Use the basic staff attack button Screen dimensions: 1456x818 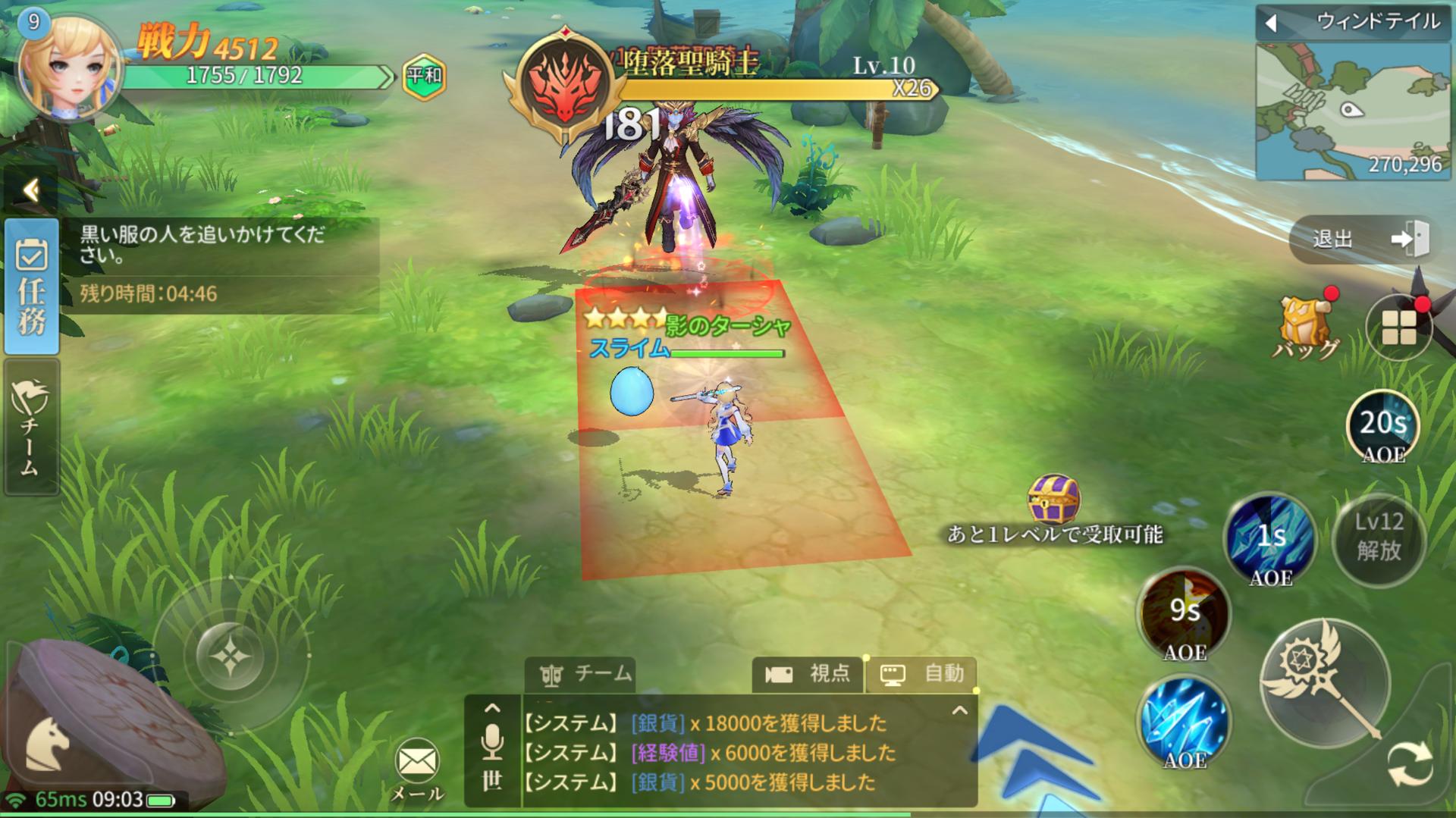[x=1325, y=682]
